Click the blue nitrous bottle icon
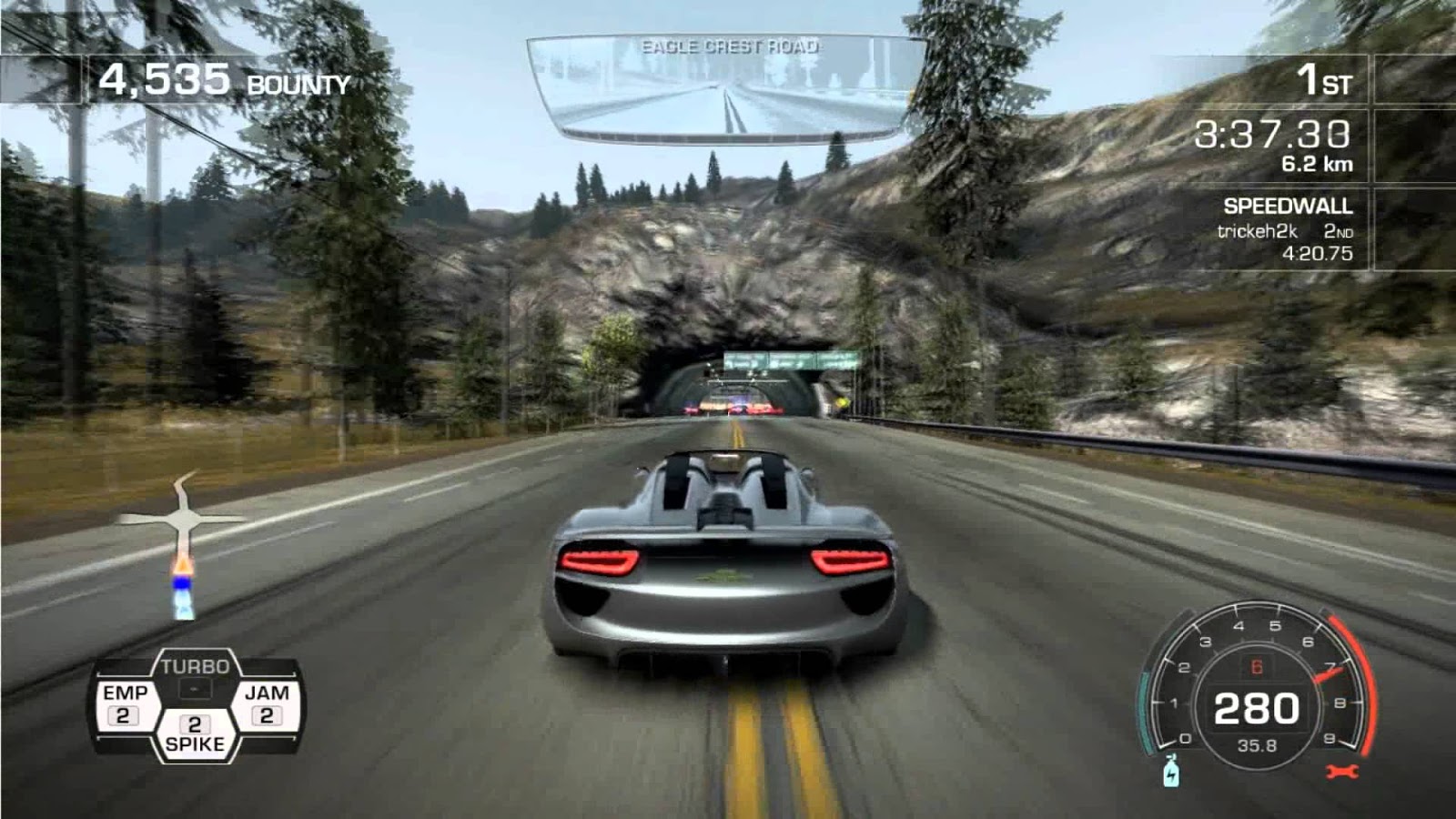 click(1171, 772)
